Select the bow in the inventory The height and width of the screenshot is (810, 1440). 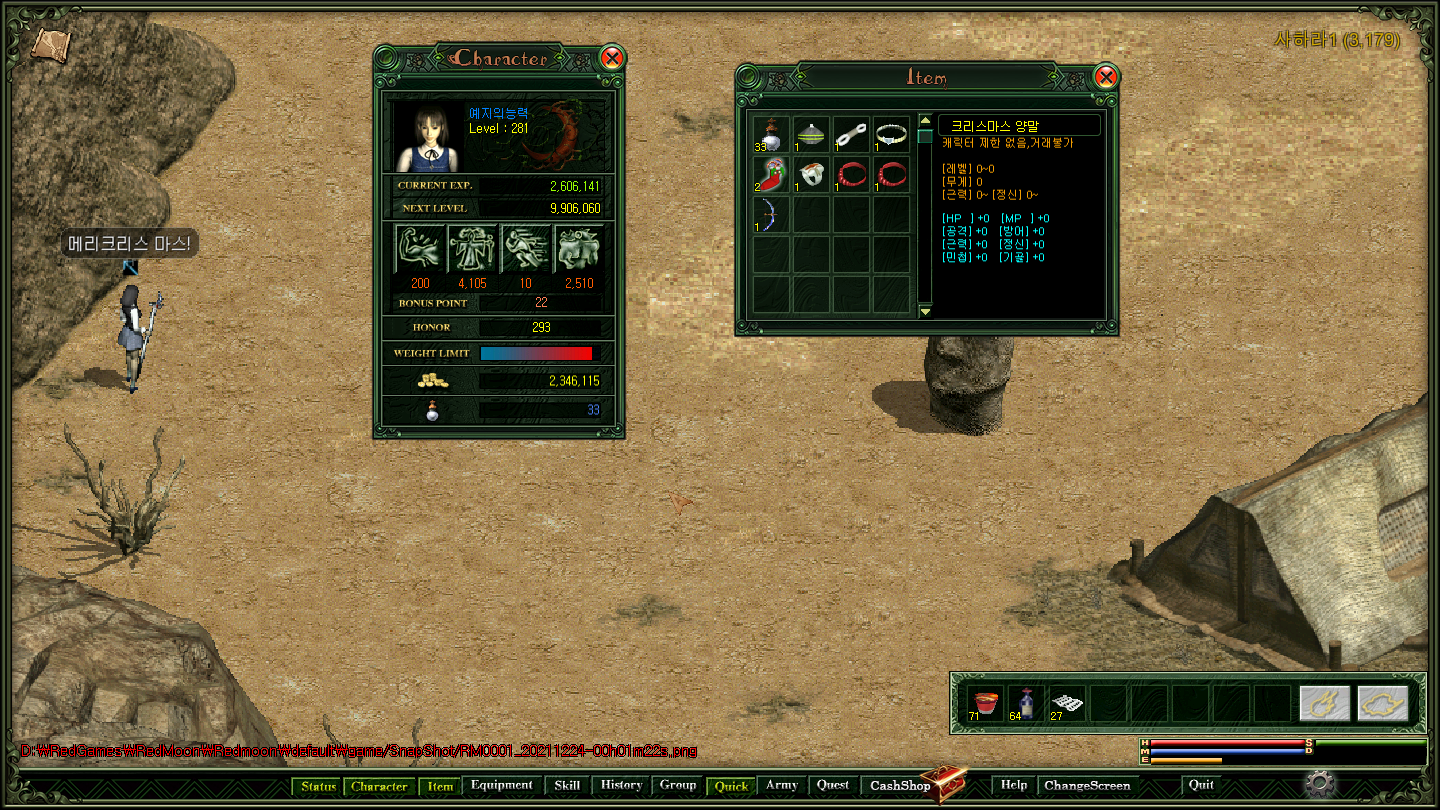coord(772,214)
